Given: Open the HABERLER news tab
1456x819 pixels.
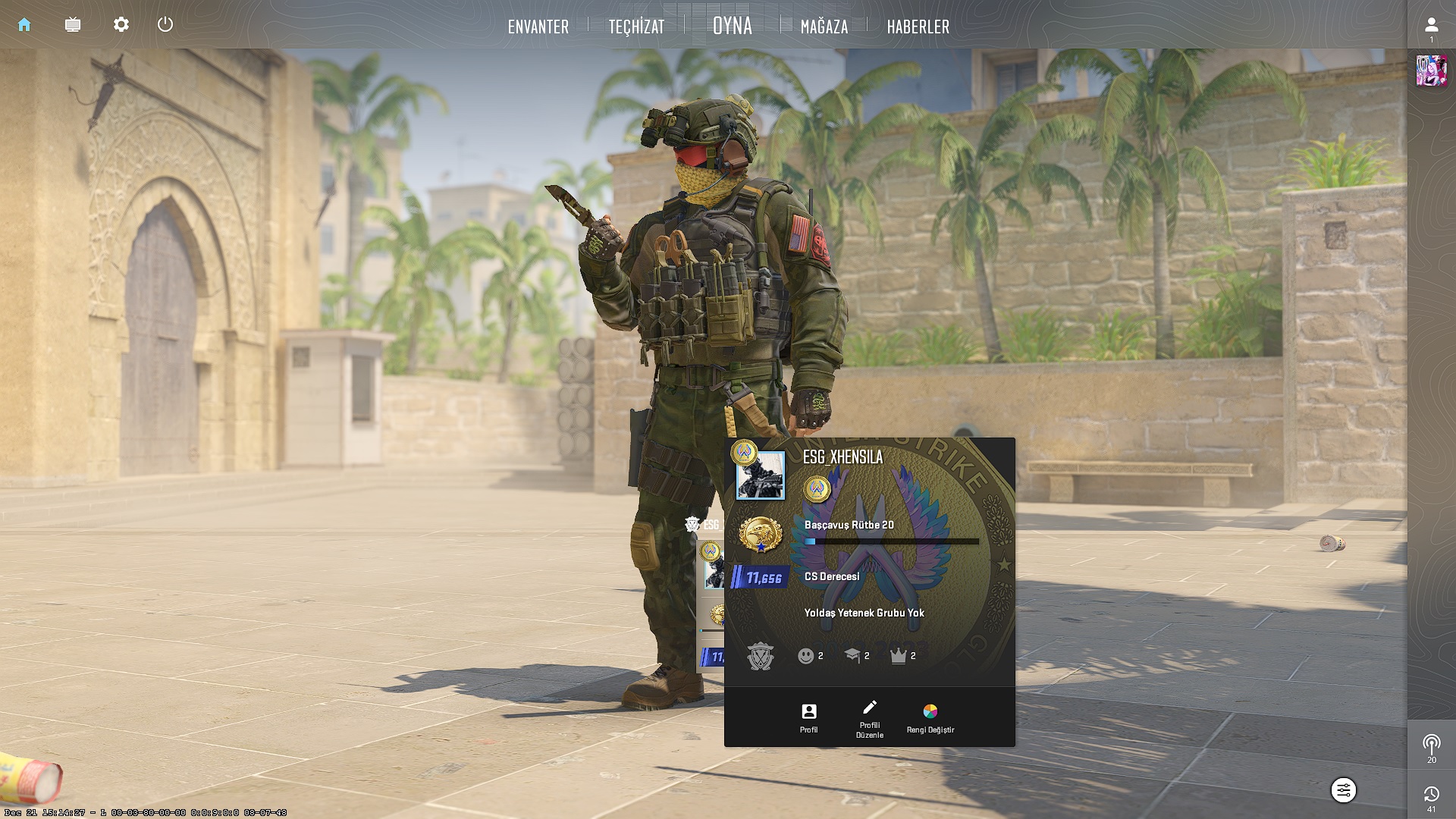Looking at the screenshot, I should pos(918,27).
